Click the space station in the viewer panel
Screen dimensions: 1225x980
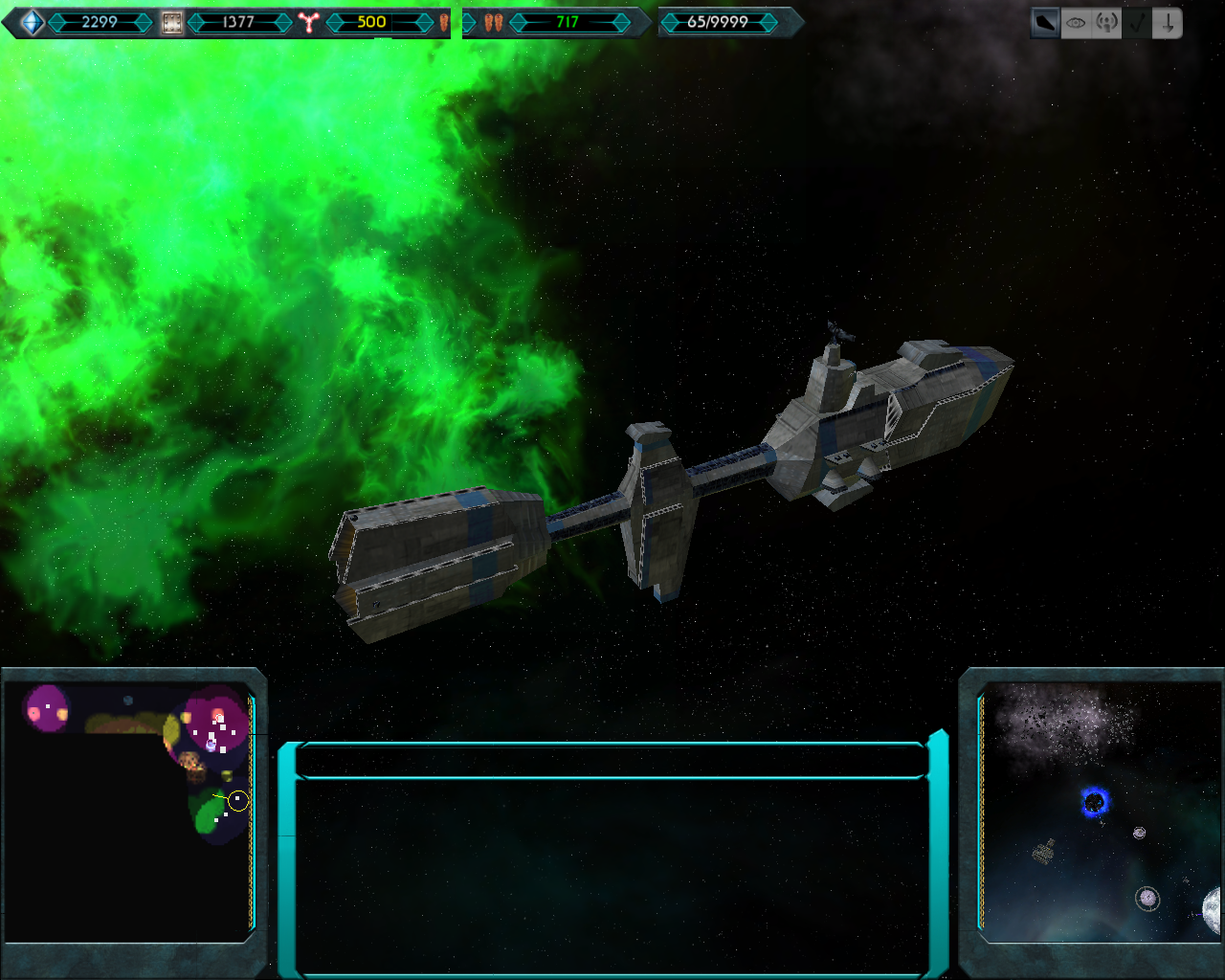[1044, 851]
